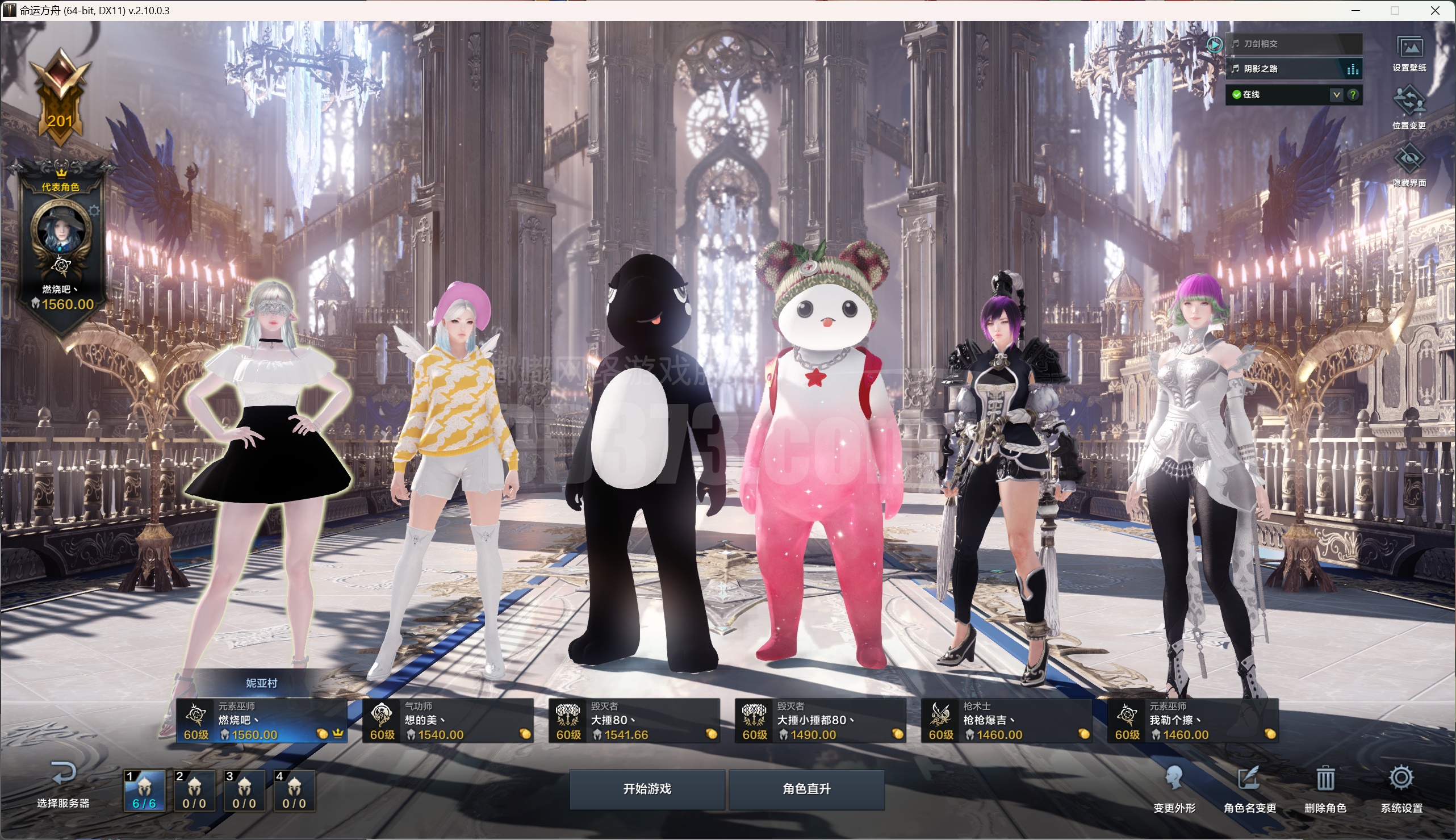Switch to character page 4
Viewport: 1456px width, 840px height.
(294, 791)
